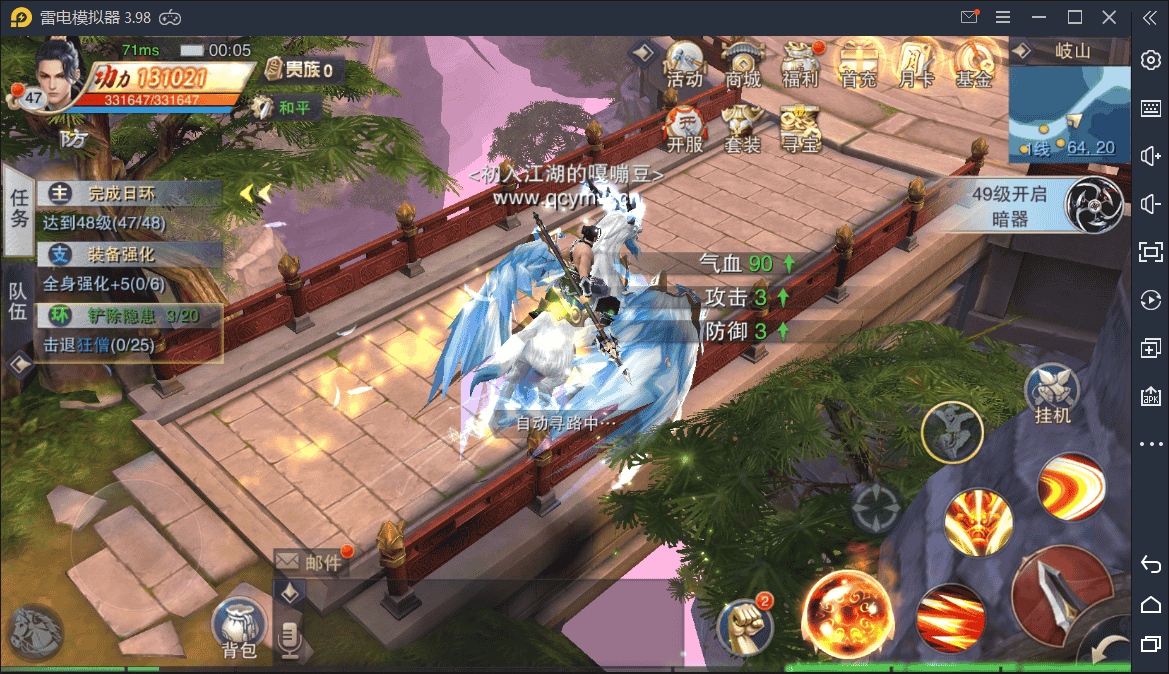This screenshot has height=674, width=1169.
Task: Toggle 挂机 auto-battle mode
Action: pyautogui.click(x=1054, y=393)
